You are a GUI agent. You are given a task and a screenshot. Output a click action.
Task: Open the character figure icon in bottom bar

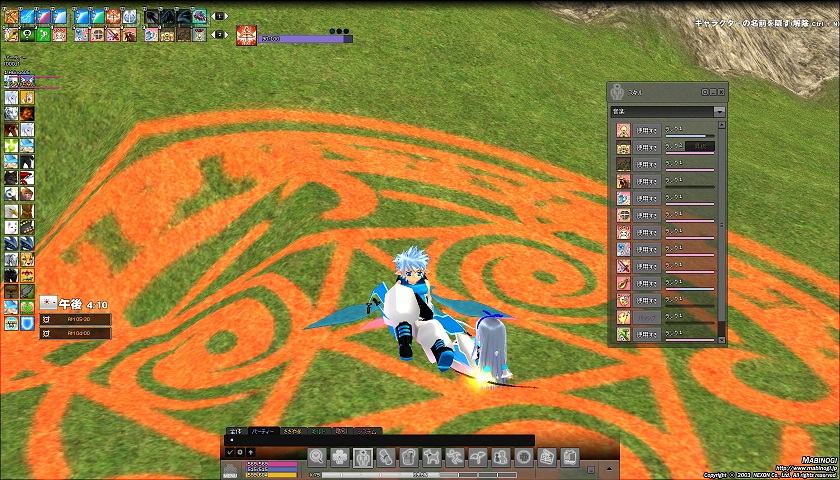click(x=363, y=457)
